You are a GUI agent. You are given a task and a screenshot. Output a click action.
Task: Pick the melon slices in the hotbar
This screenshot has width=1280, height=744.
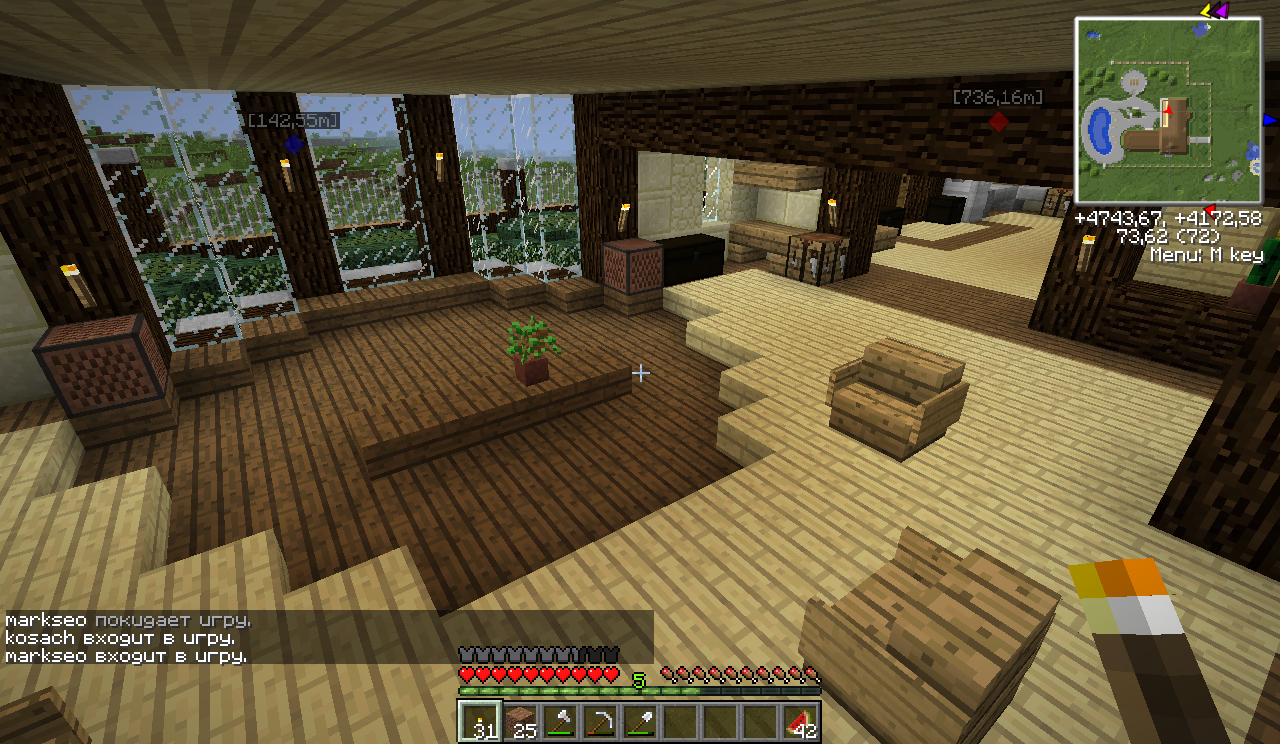[799, 721]
